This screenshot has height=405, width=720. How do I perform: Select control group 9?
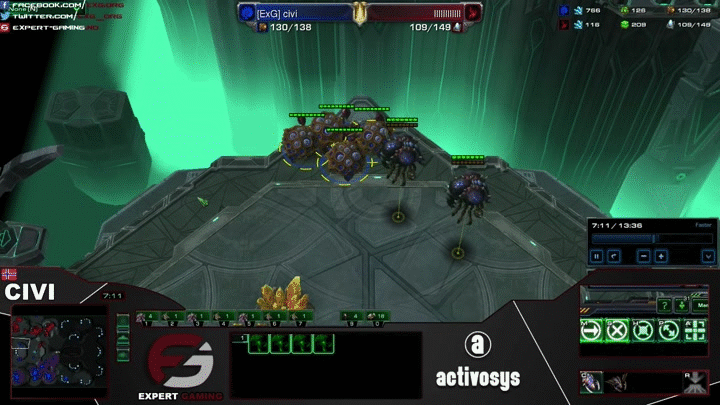(x=352, y=318)
